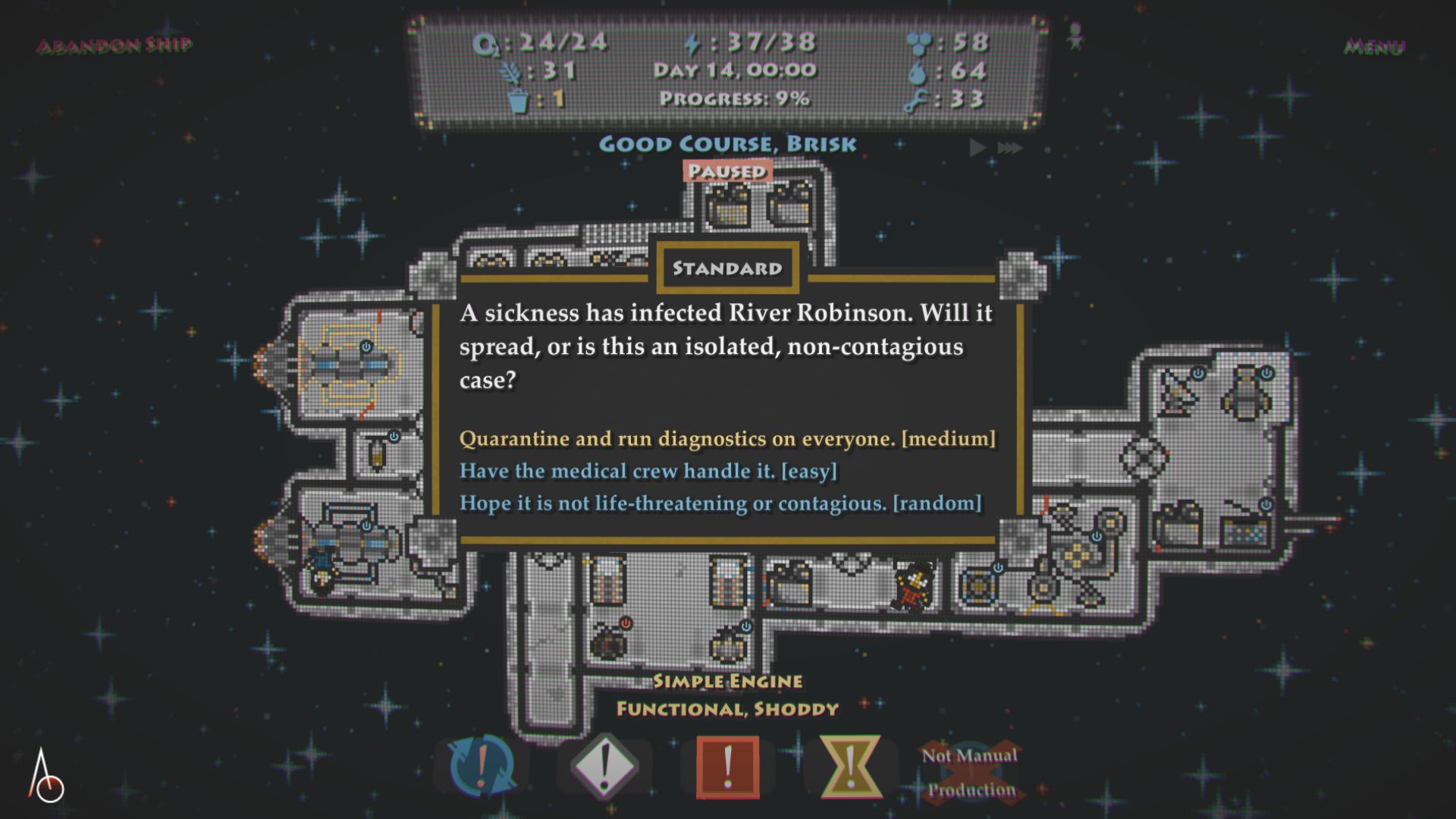The image size is (1456, 819).
Task: Select the yellow hourglass alert icon
Action: point(850,766)
